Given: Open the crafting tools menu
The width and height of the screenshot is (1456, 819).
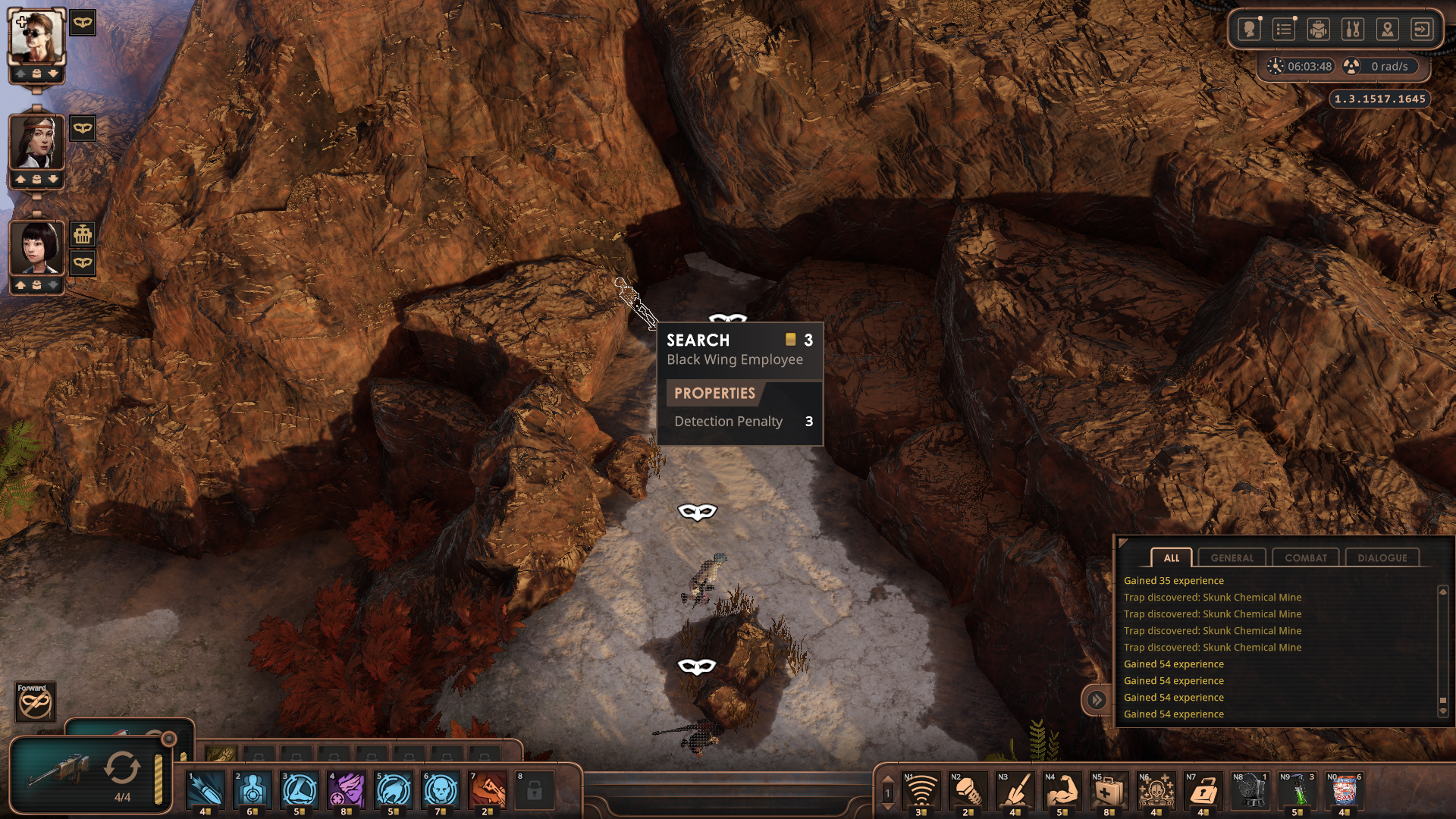Looking at the screenshot, I should click(x=1353, y=30).
